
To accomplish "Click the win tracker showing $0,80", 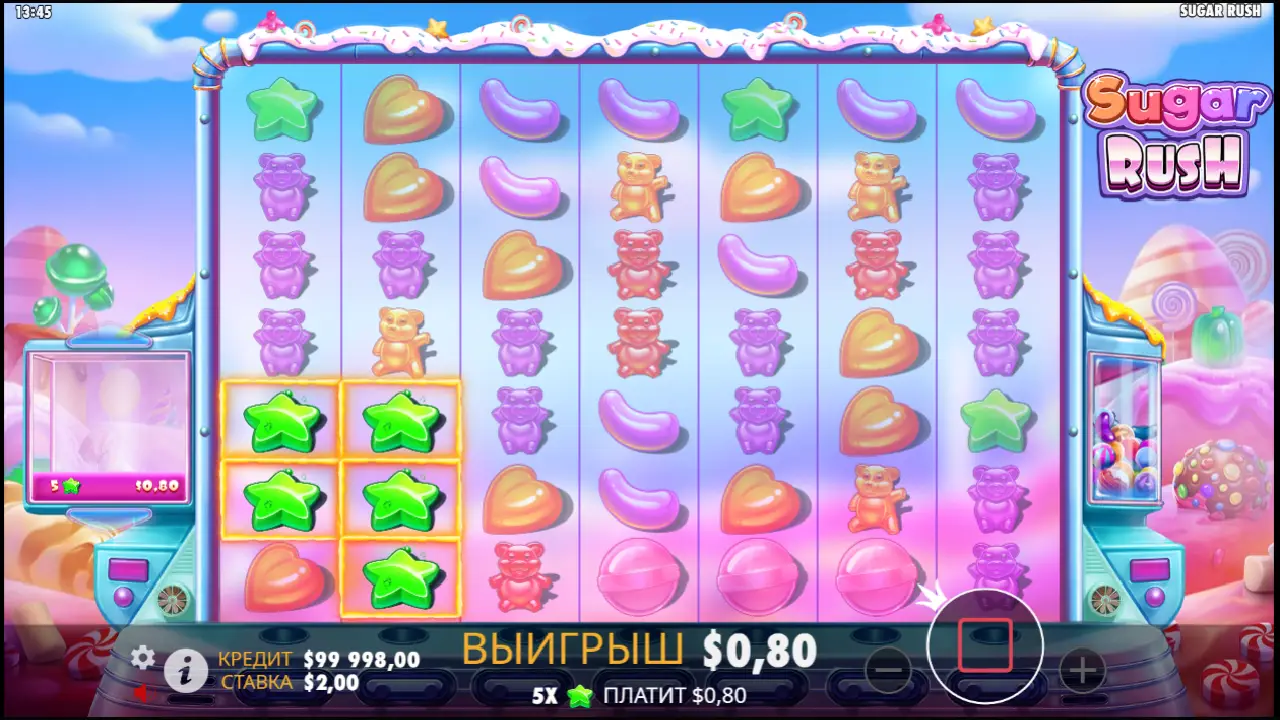I will [108, 486].
